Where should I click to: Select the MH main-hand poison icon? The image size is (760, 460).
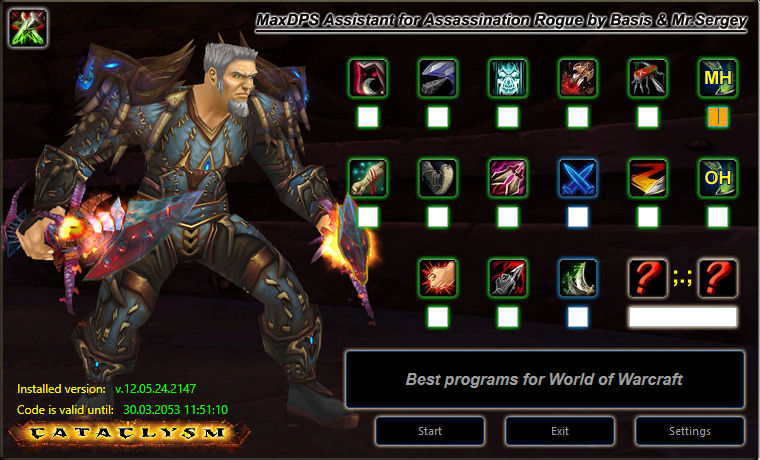(x=718, y=78)
